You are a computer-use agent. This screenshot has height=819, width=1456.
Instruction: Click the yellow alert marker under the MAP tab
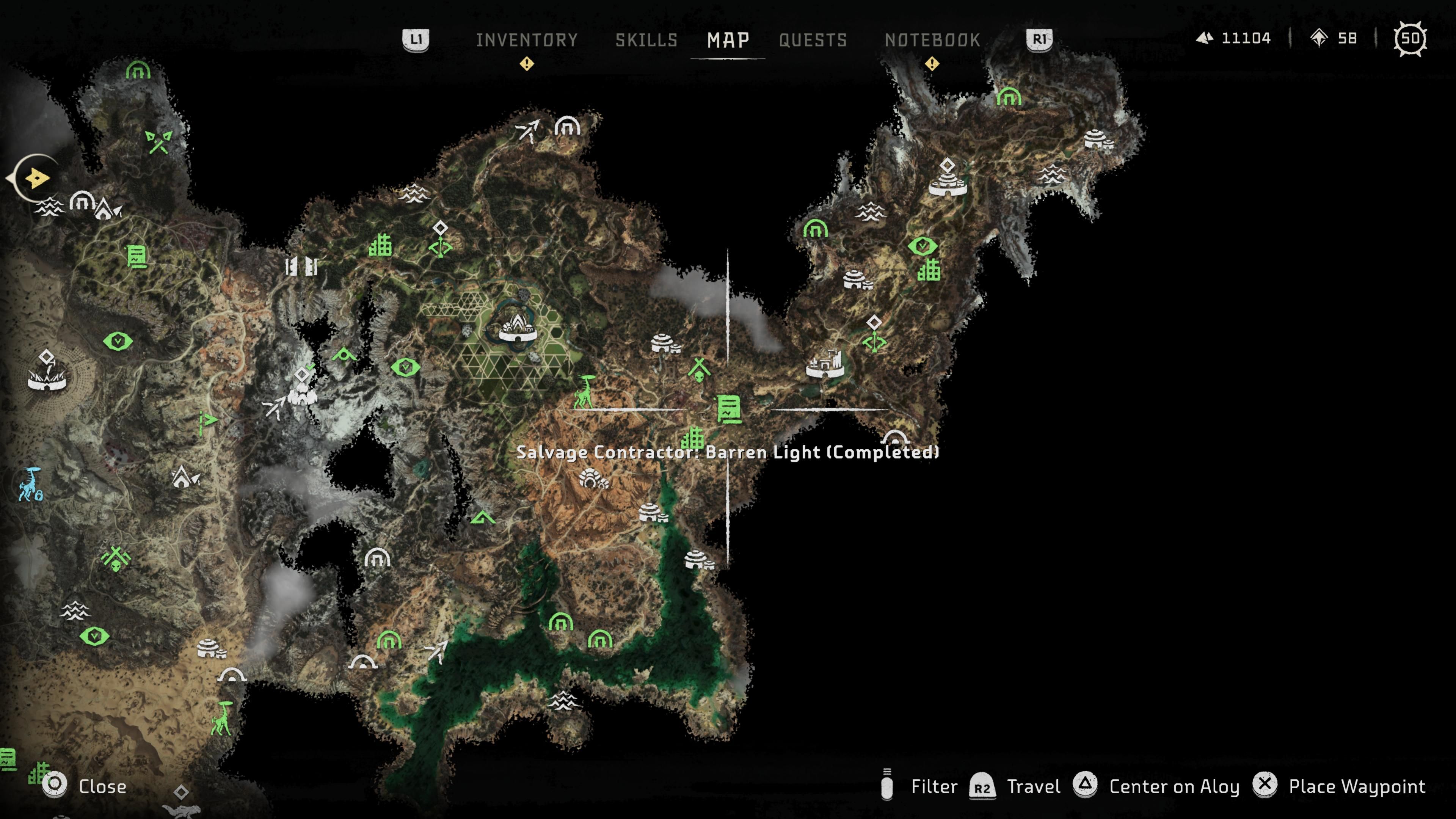tap(527, 64)
